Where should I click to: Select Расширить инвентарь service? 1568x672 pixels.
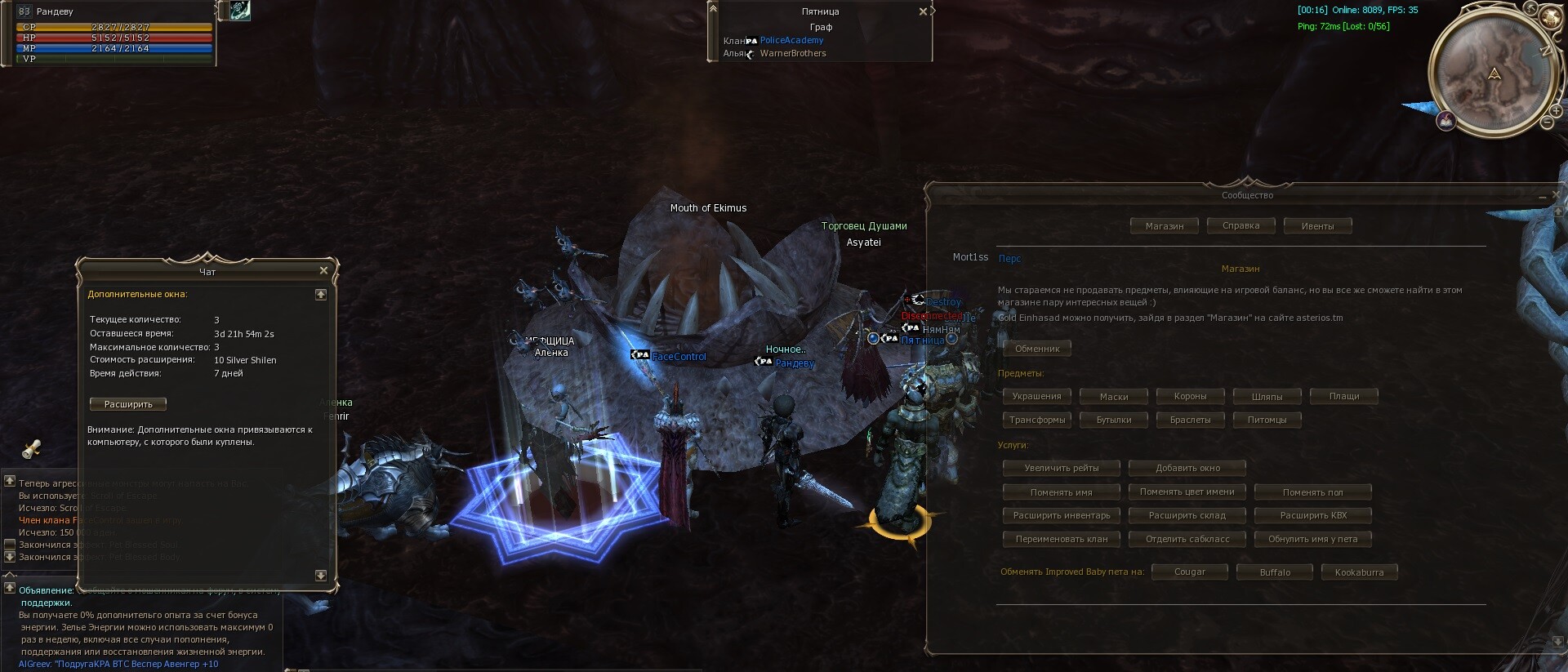click(1062, 516)
